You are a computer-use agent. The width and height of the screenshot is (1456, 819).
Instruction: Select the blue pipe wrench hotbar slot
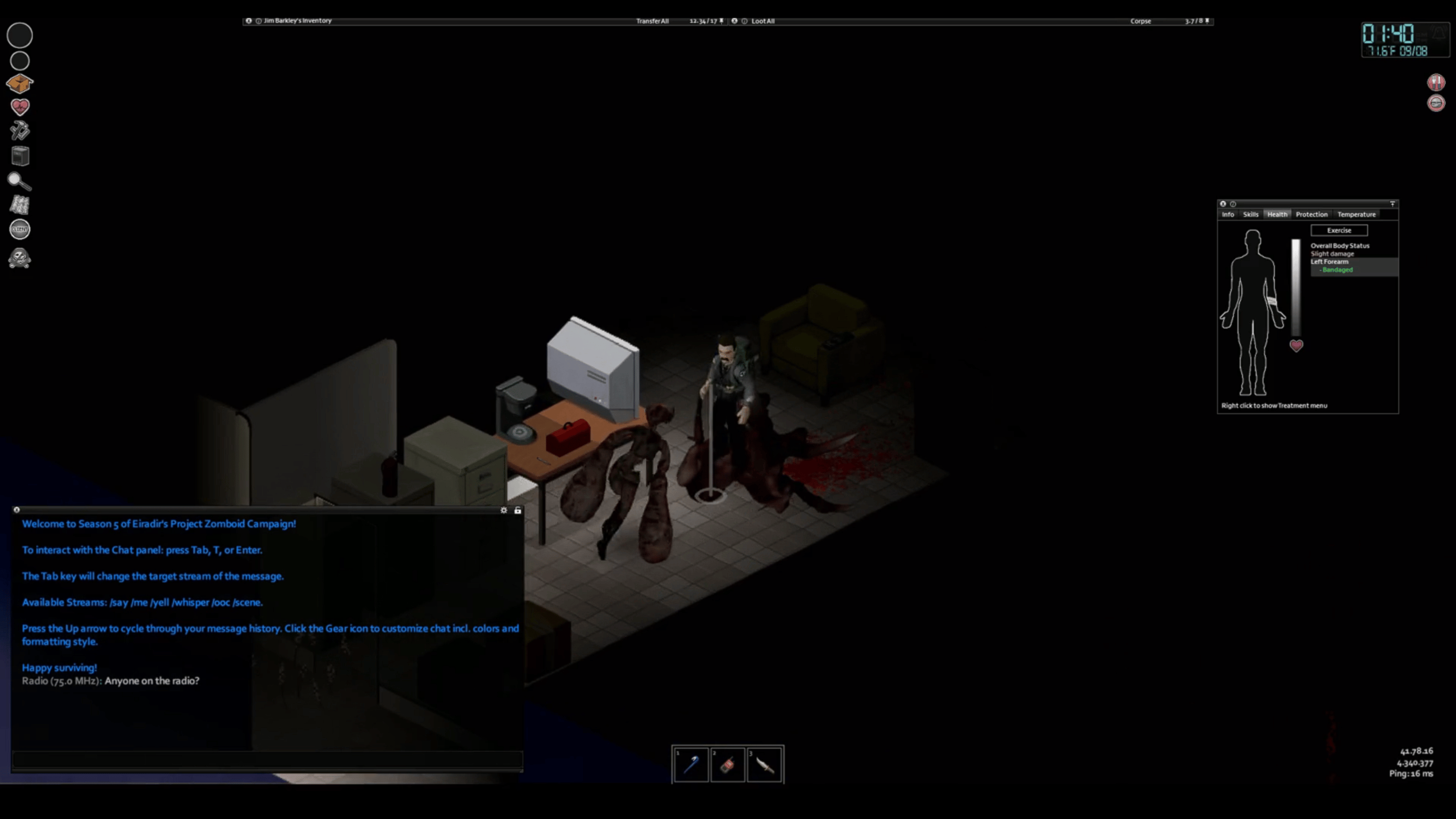tap(691, 765)
